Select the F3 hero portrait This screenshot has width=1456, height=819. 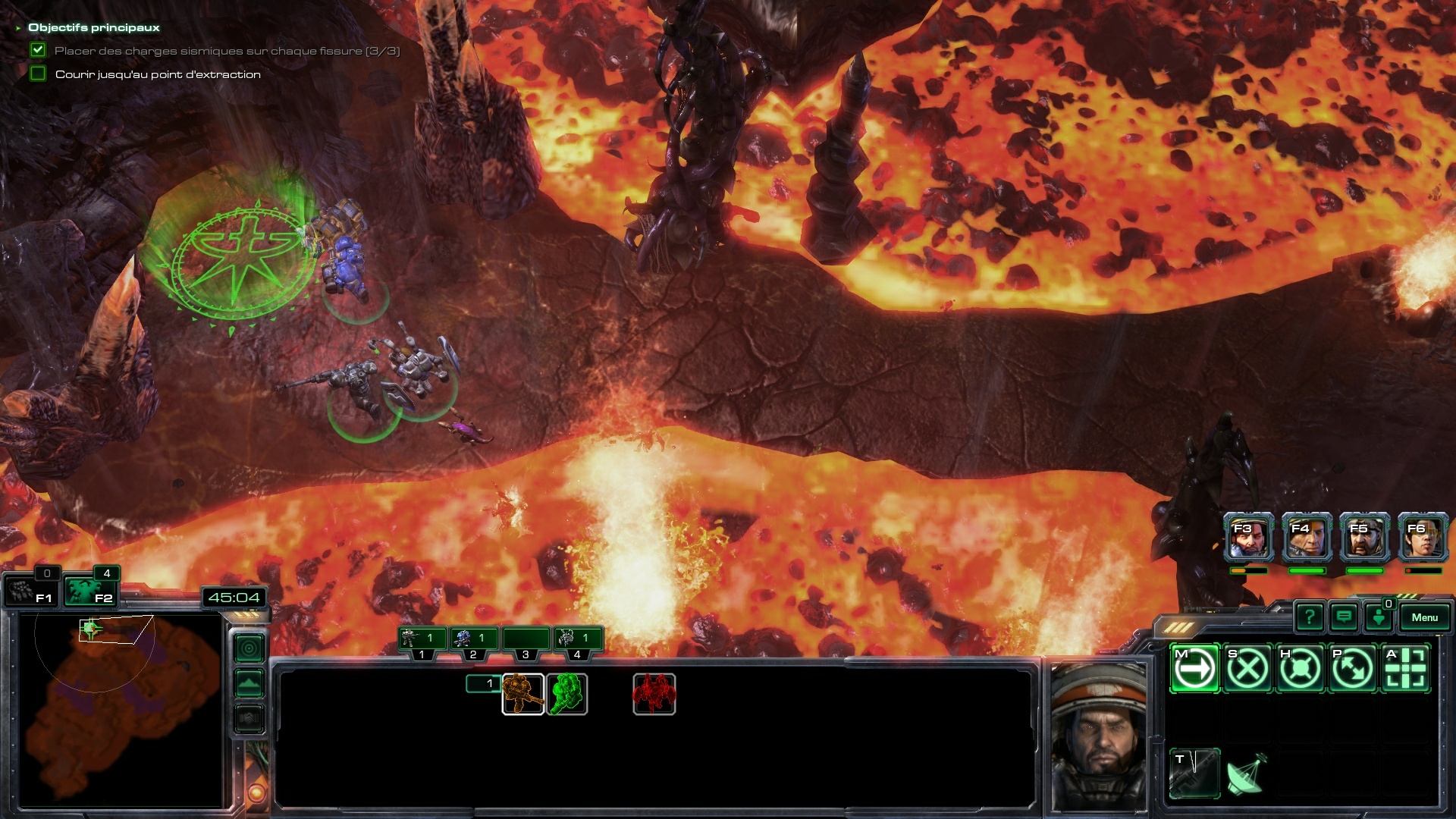point(1248,538)
